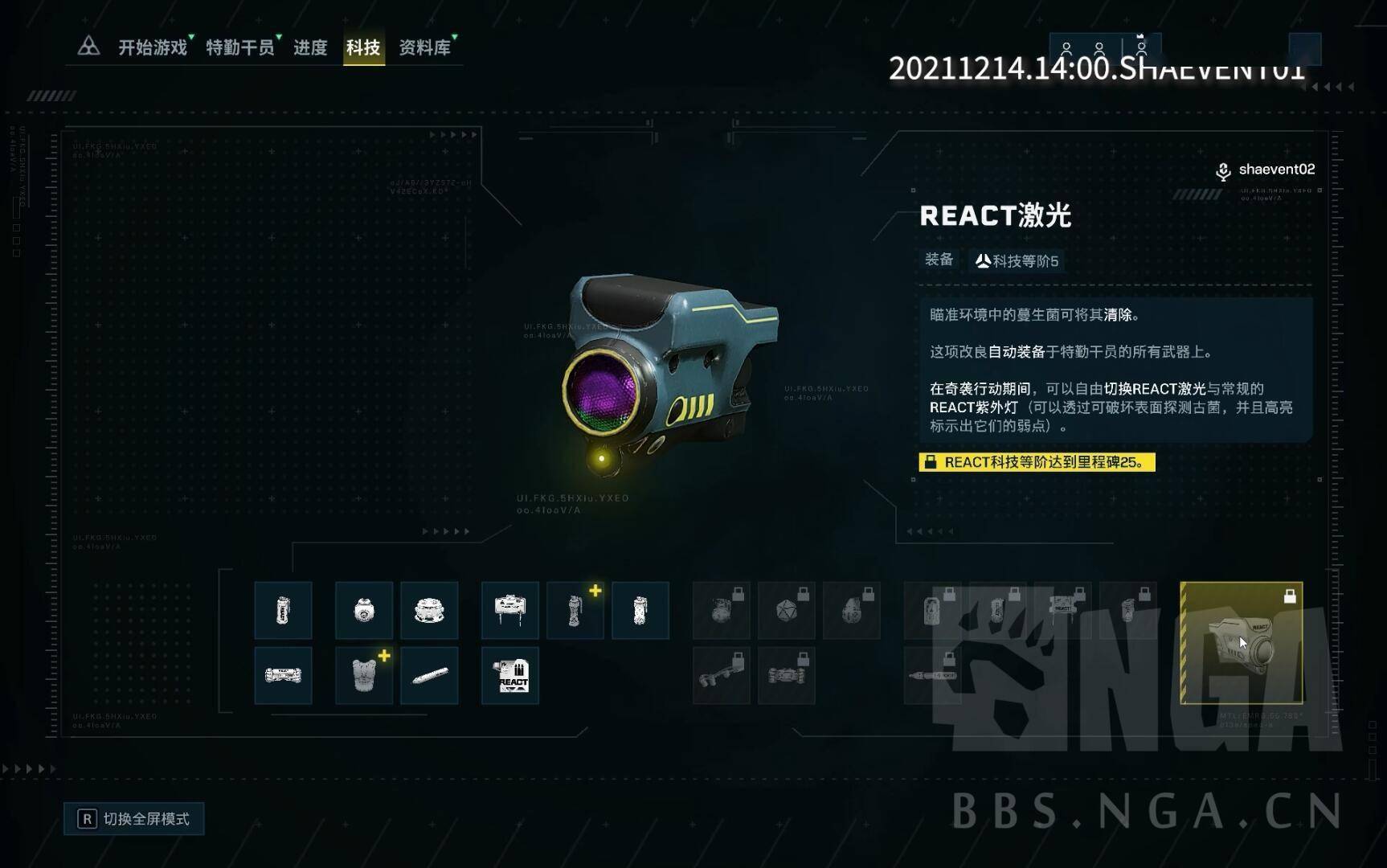Click the shaevent02 player name tag
The width and height of the screenshot is (1387, 868).
coord(1276,170)
